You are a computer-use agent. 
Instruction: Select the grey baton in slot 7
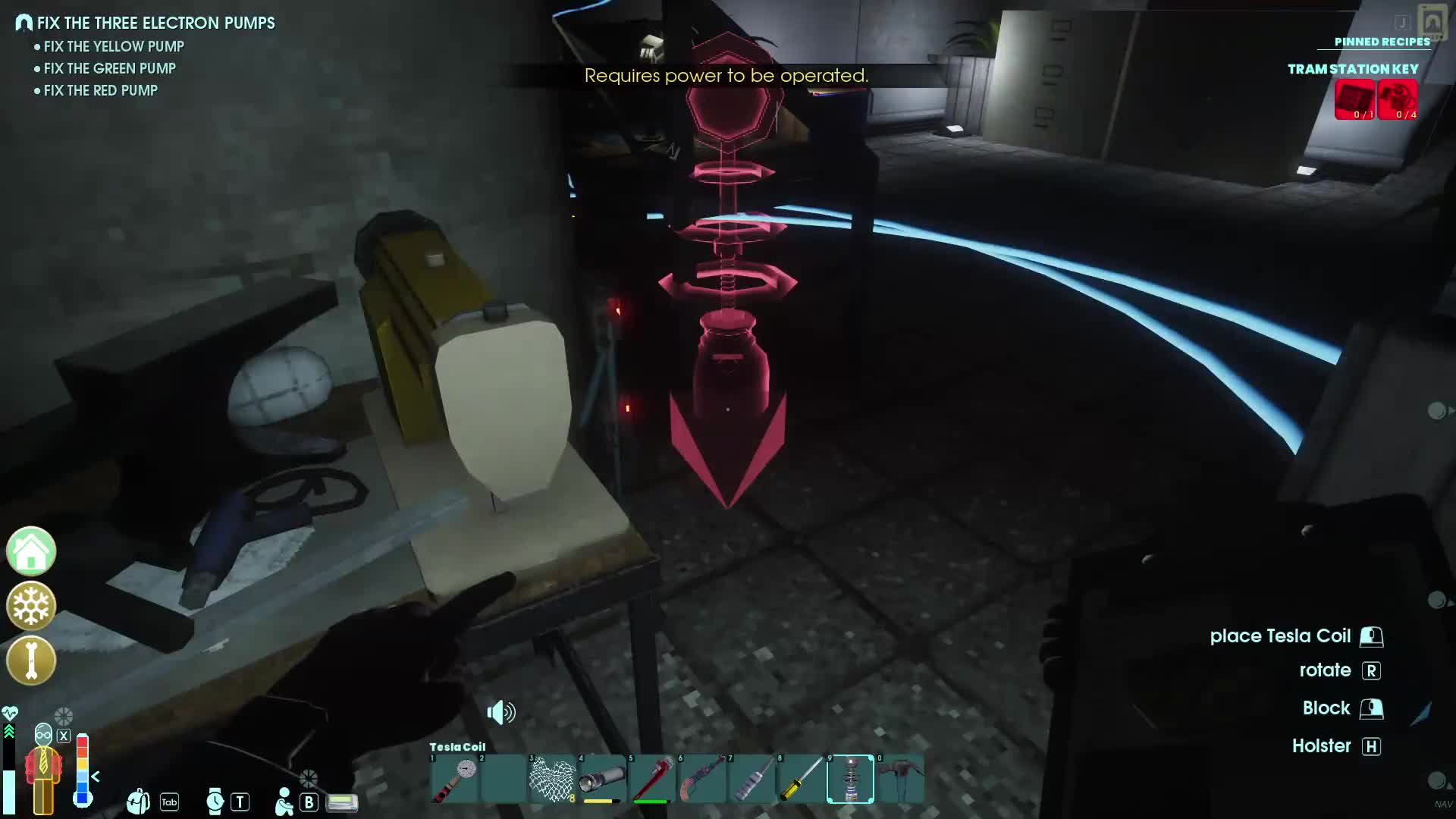click(x=752, y=779)
